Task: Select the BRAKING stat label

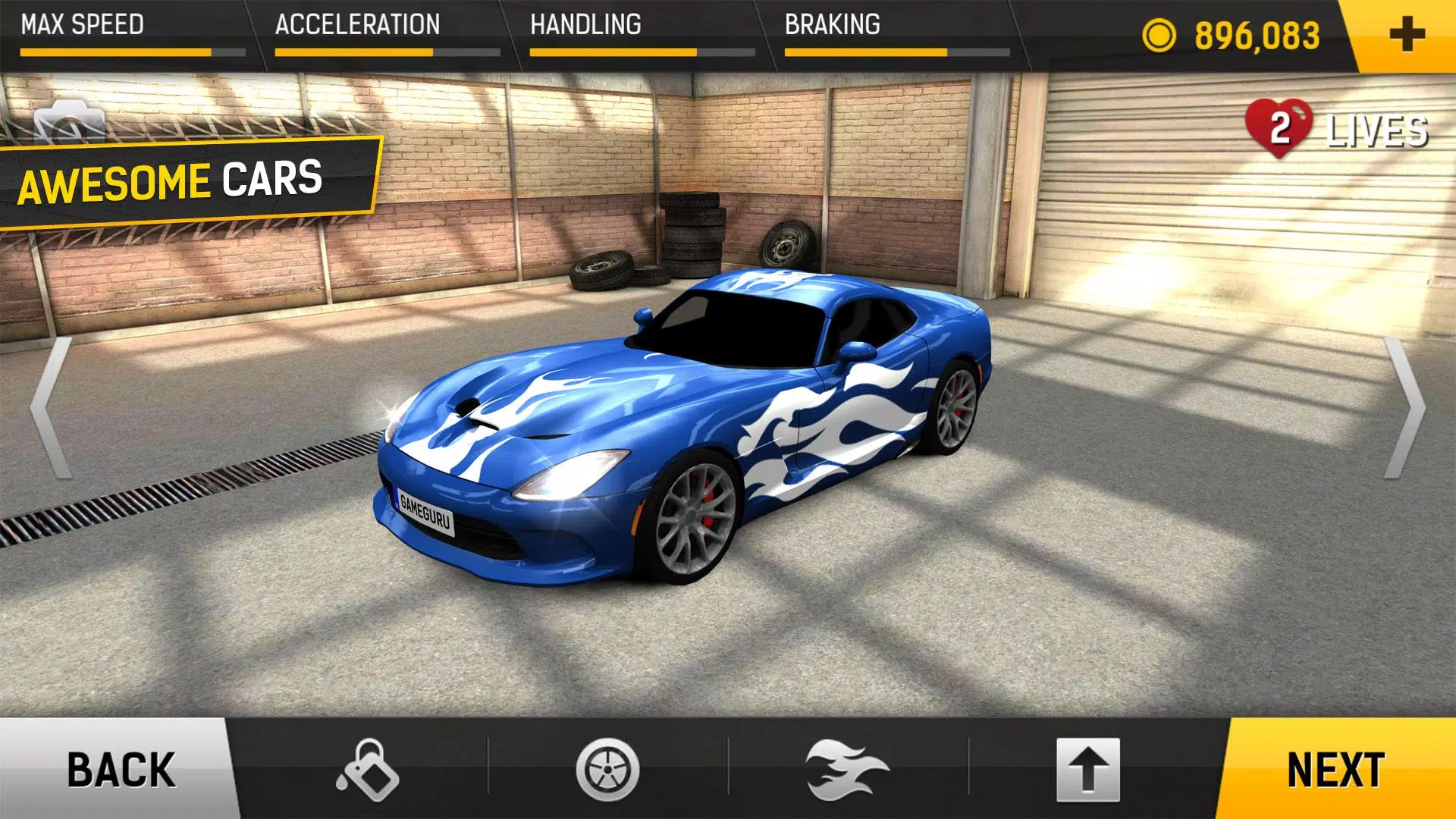Action: [832, 24]
